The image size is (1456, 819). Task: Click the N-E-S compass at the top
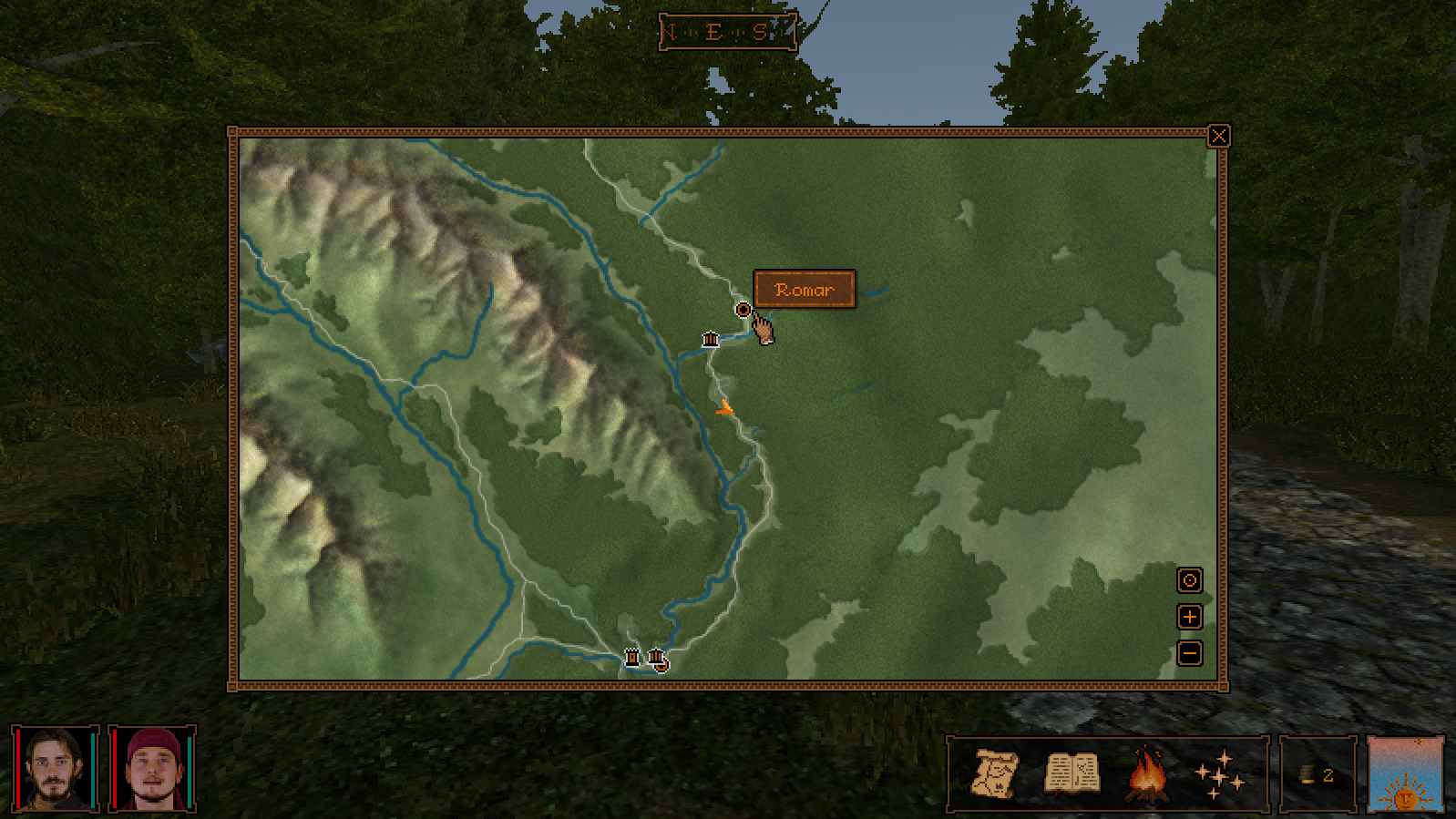coord(726,32)
